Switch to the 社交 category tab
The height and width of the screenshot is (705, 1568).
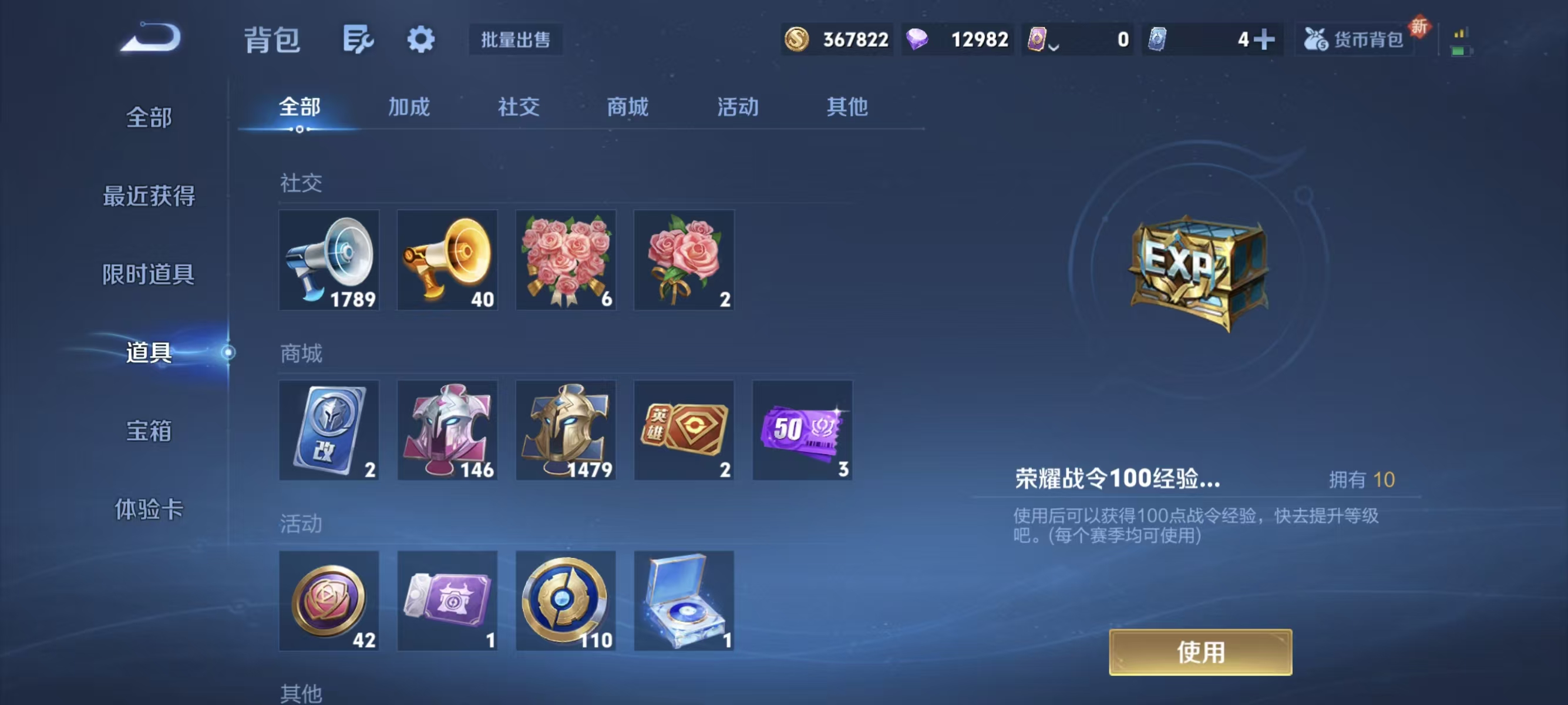(x=518, y=107)
